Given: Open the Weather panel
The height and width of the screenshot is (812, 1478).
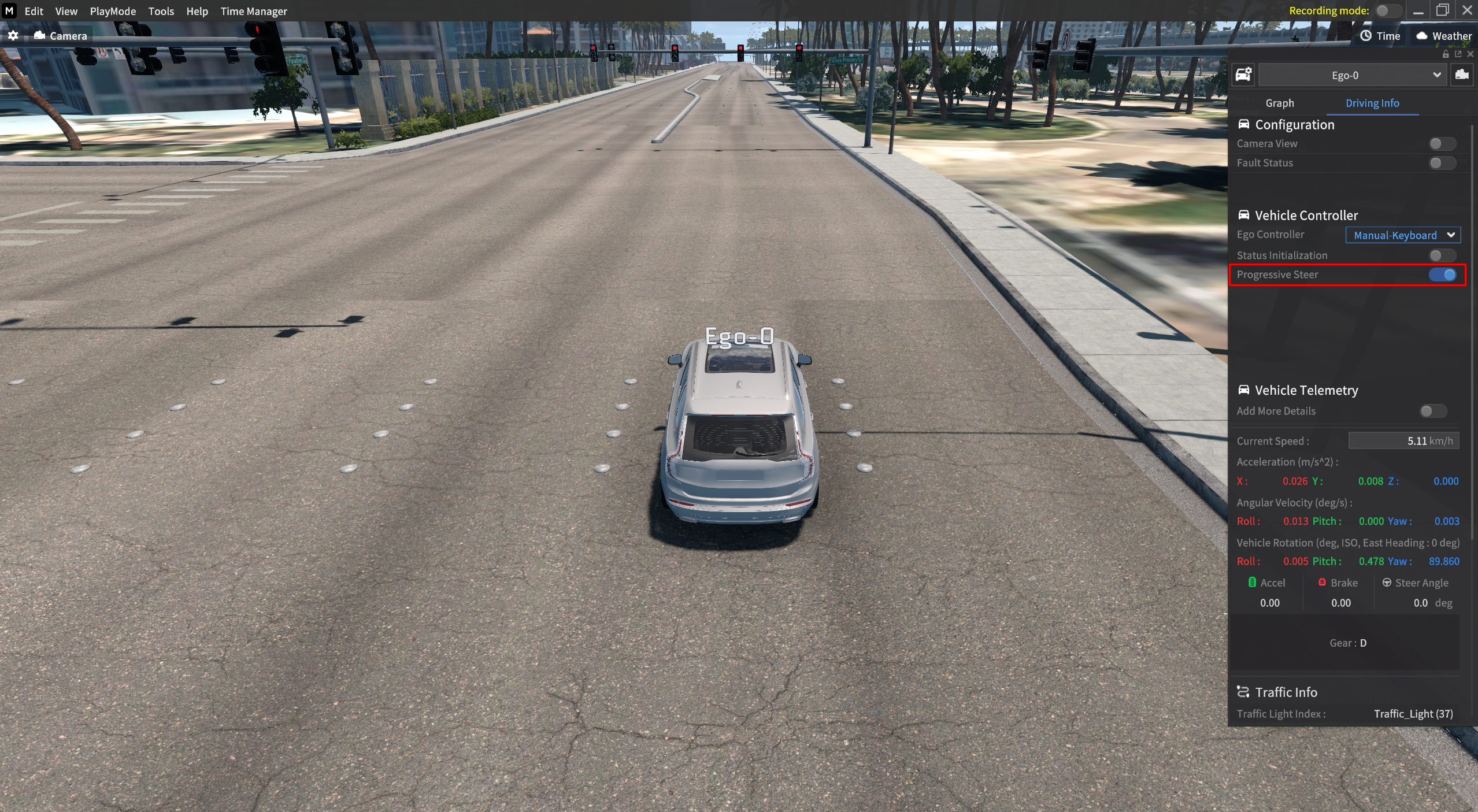Looking at the screenshot, I should point(1443,36).
